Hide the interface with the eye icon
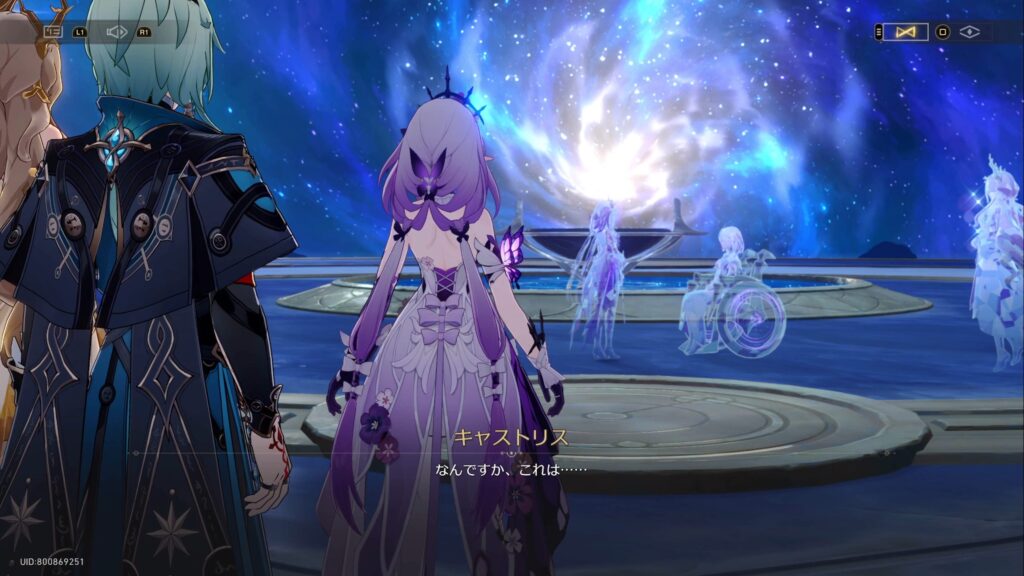Screen dimensions: 1024x576 click(969, 32)
